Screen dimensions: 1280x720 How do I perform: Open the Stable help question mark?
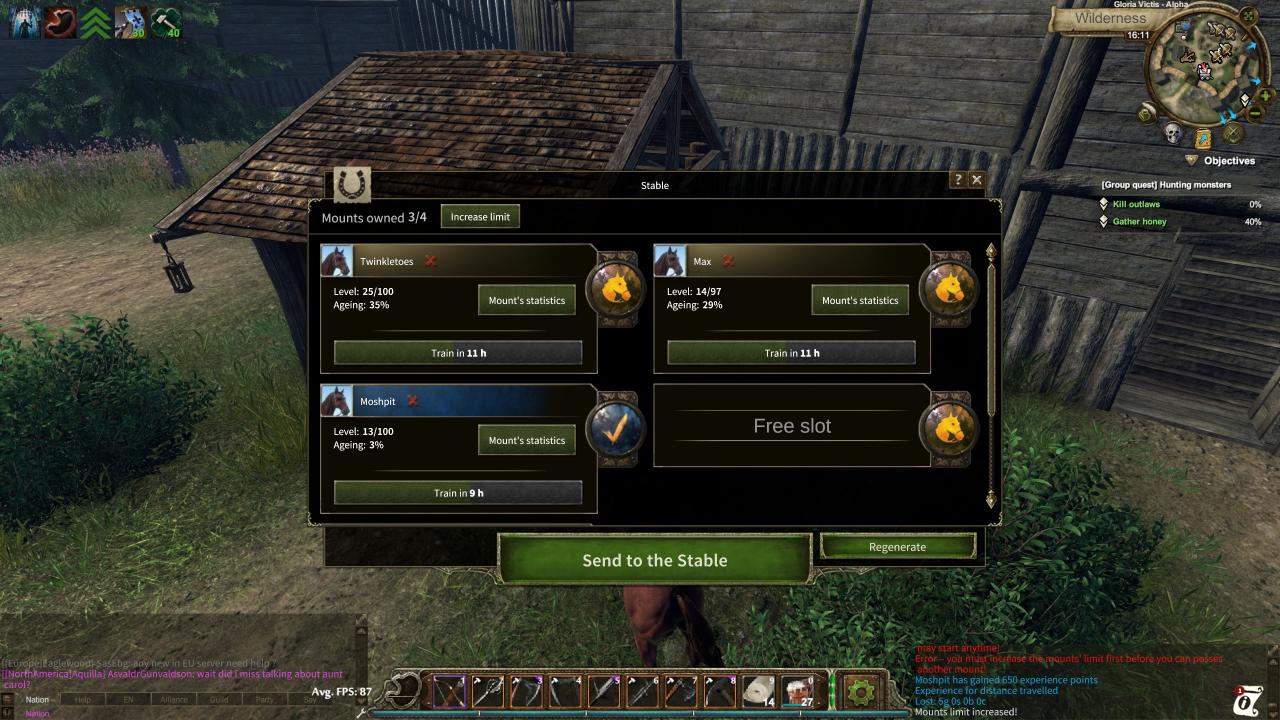coord(958,180)
